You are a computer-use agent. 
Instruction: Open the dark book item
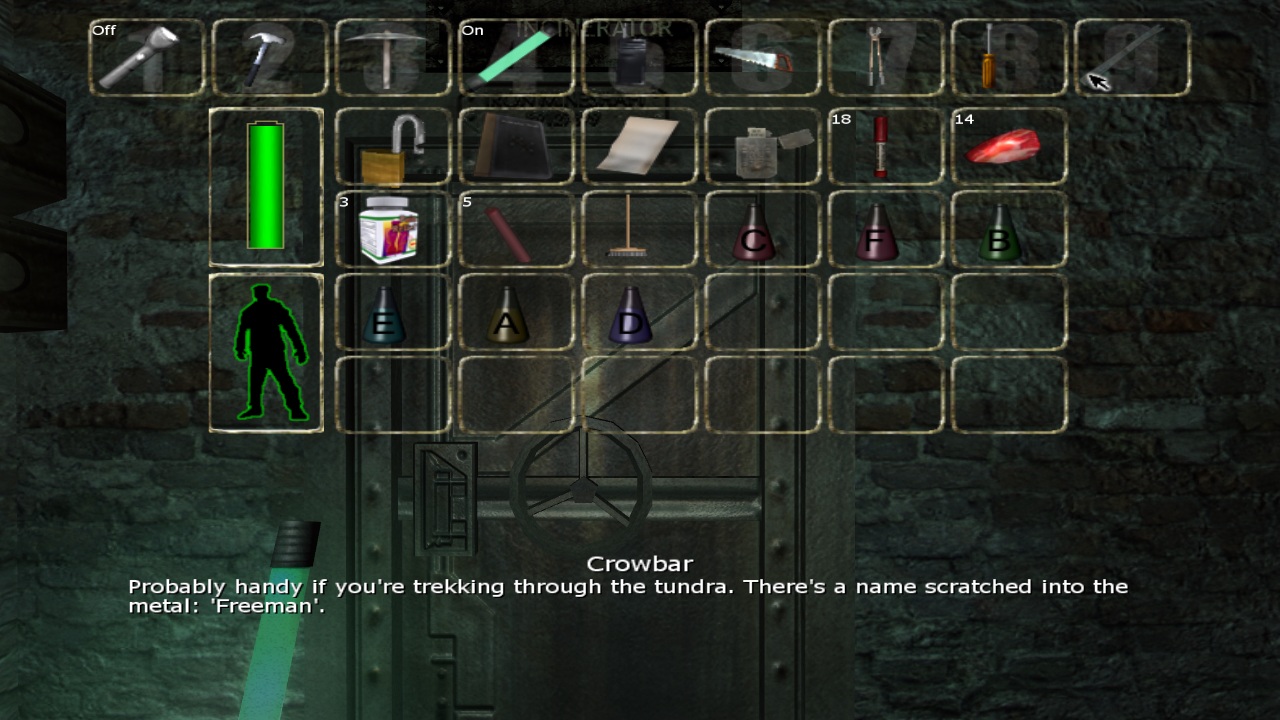(515, 147)
